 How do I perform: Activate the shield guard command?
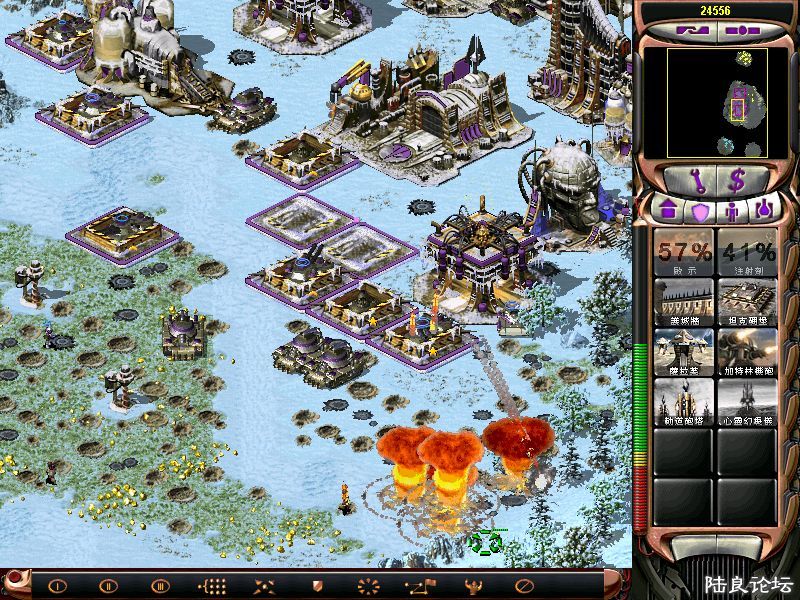click(x=317, y=585)
